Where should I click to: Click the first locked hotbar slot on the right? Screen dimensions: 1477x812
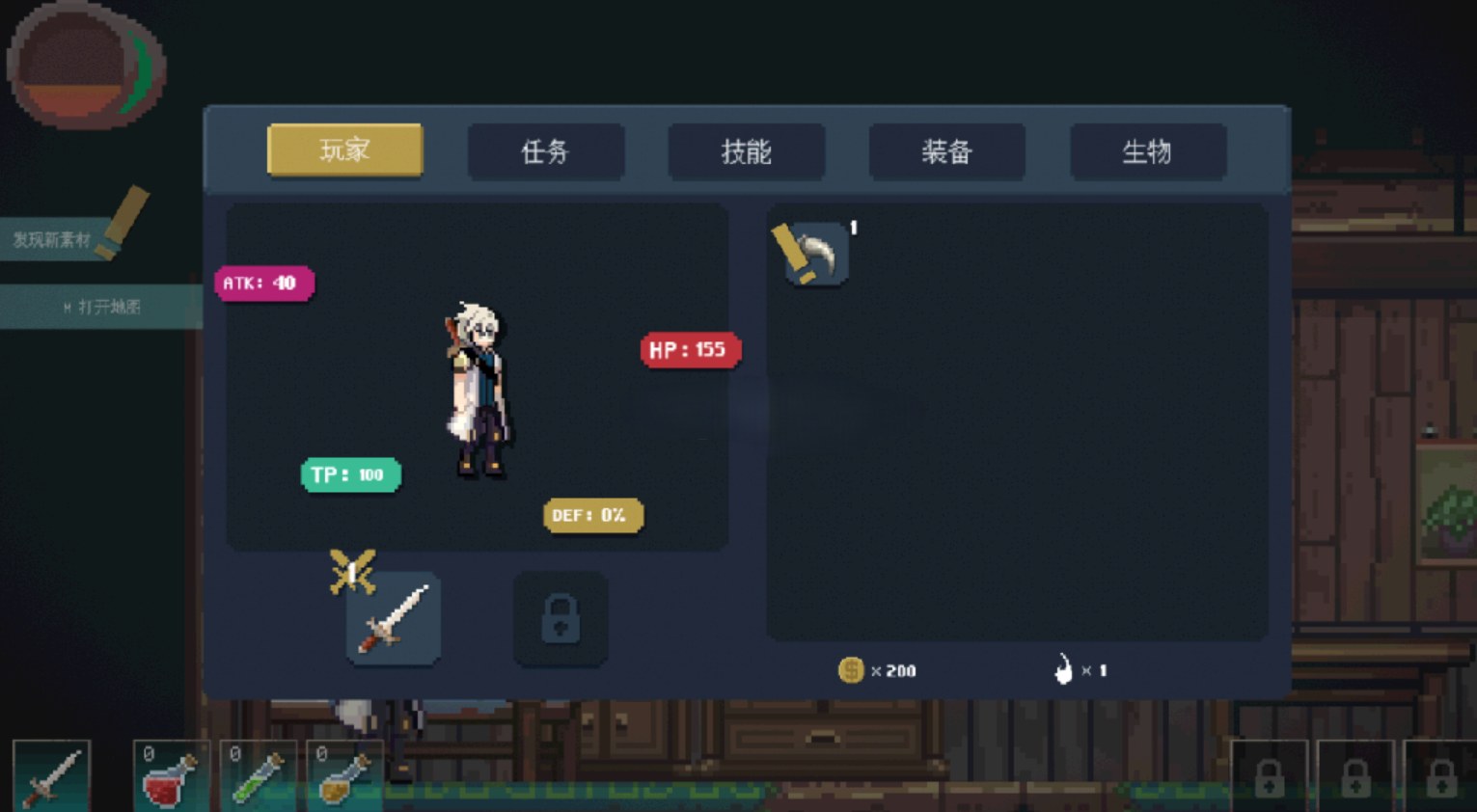point(1272,776)
